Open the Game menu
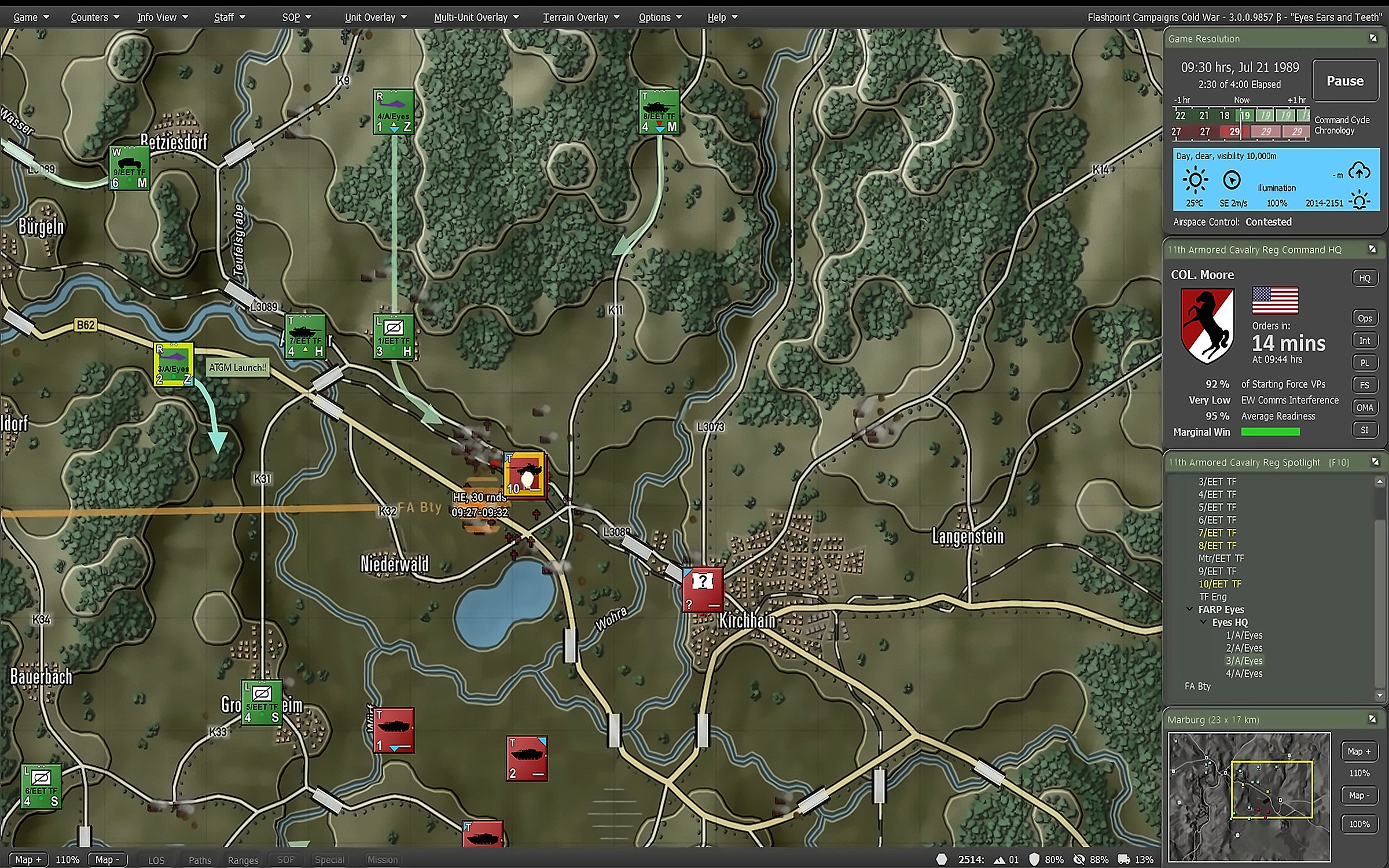1389x868 pixels. [31, 17]
